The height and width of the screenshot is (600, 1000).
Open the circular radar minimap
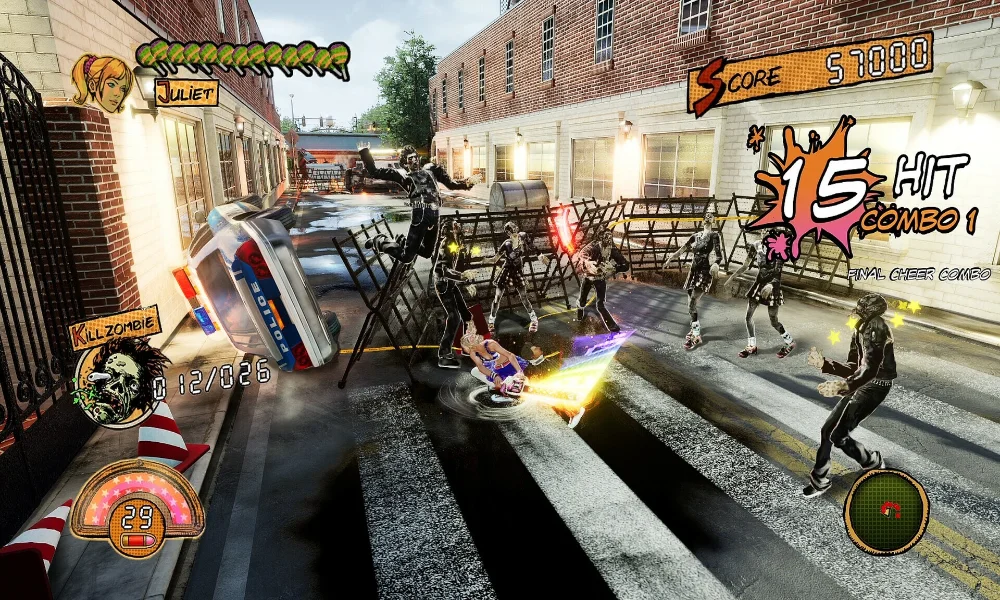point(886,512)
